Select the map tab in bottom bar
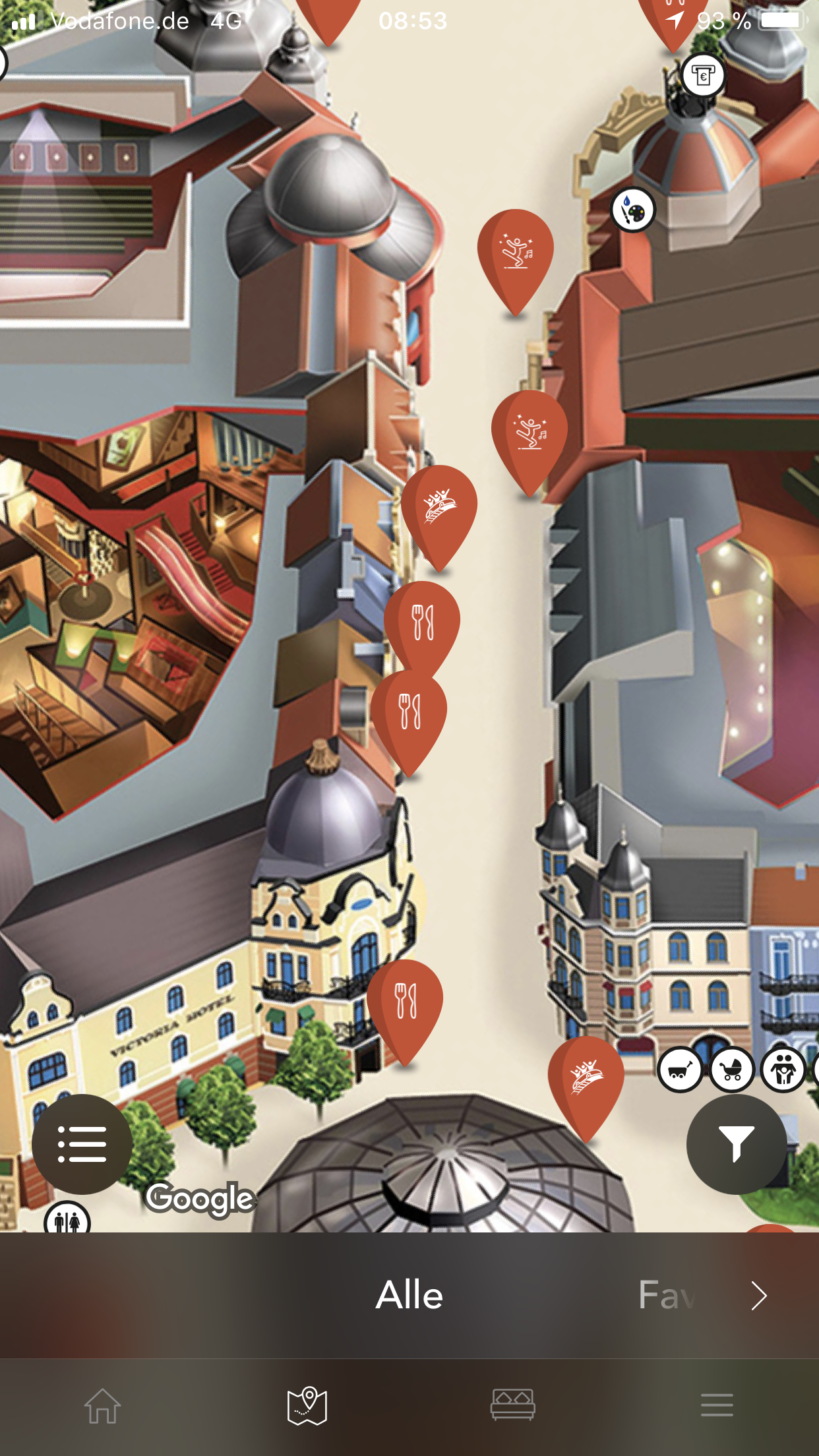Screen dimensions: 819x1456 click(x=307, y=1405)
